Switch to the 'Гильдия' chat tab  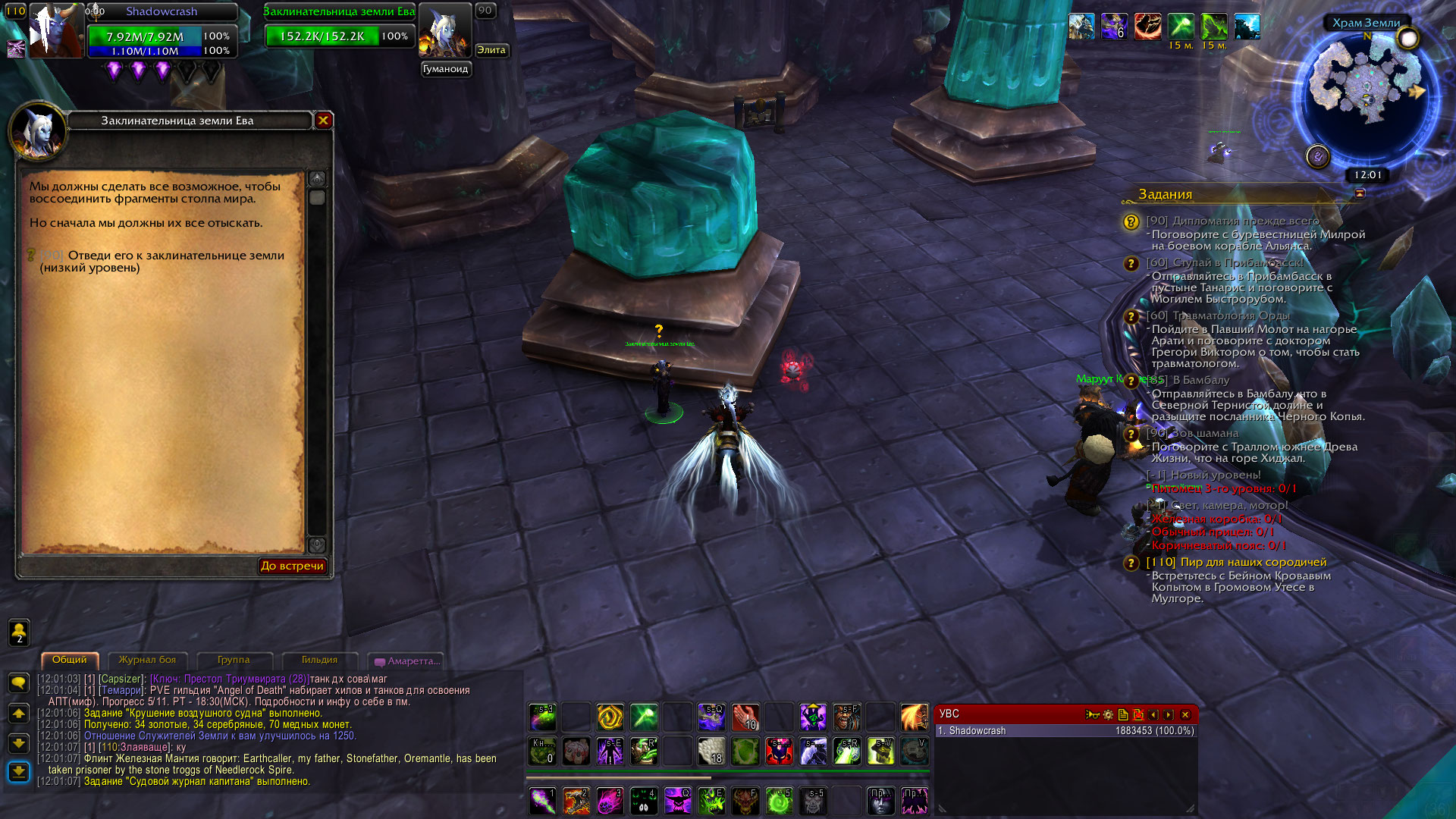pos(319,660)
